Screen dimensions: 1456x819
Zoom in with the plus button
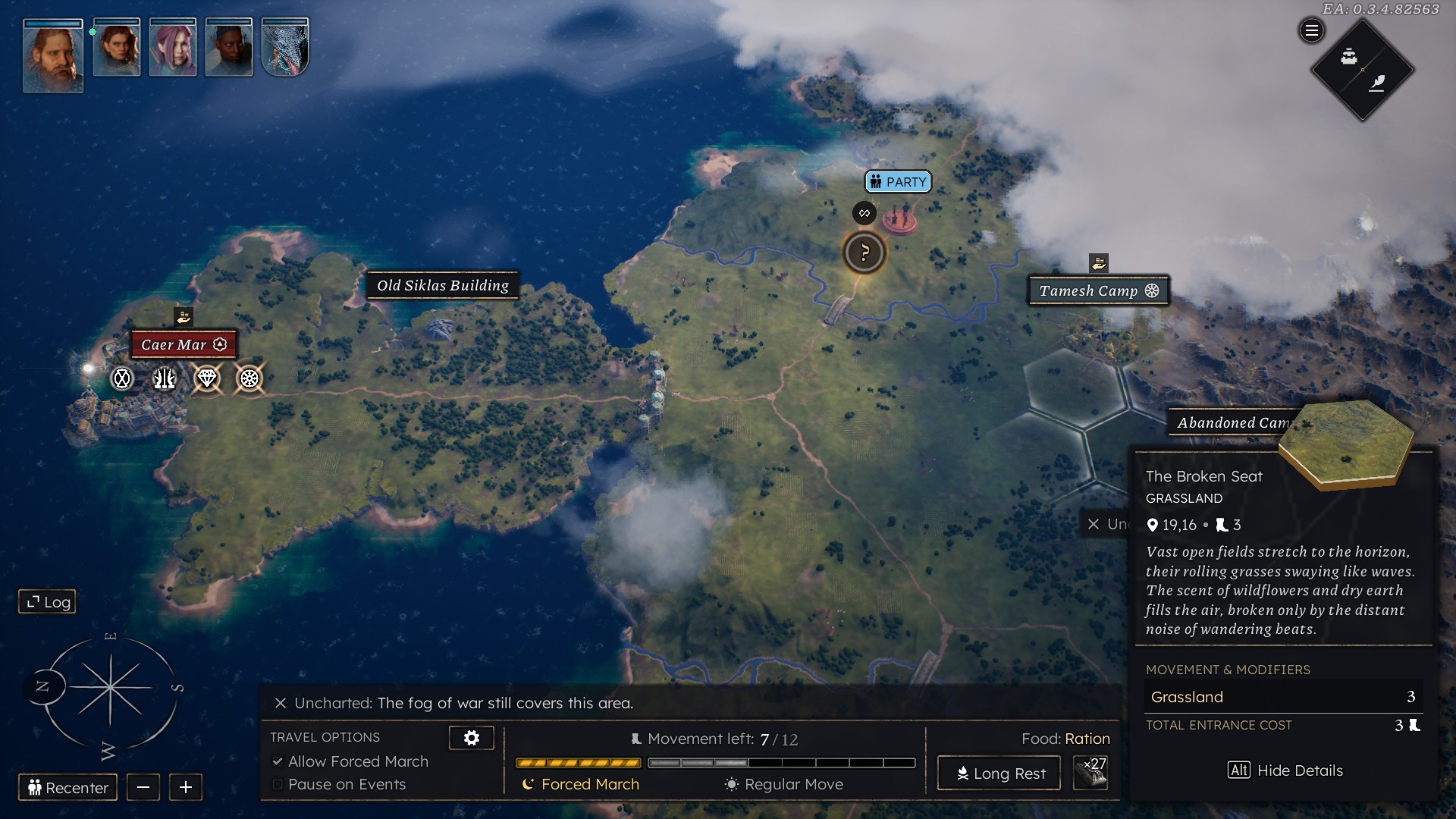(x=186, y=788)
